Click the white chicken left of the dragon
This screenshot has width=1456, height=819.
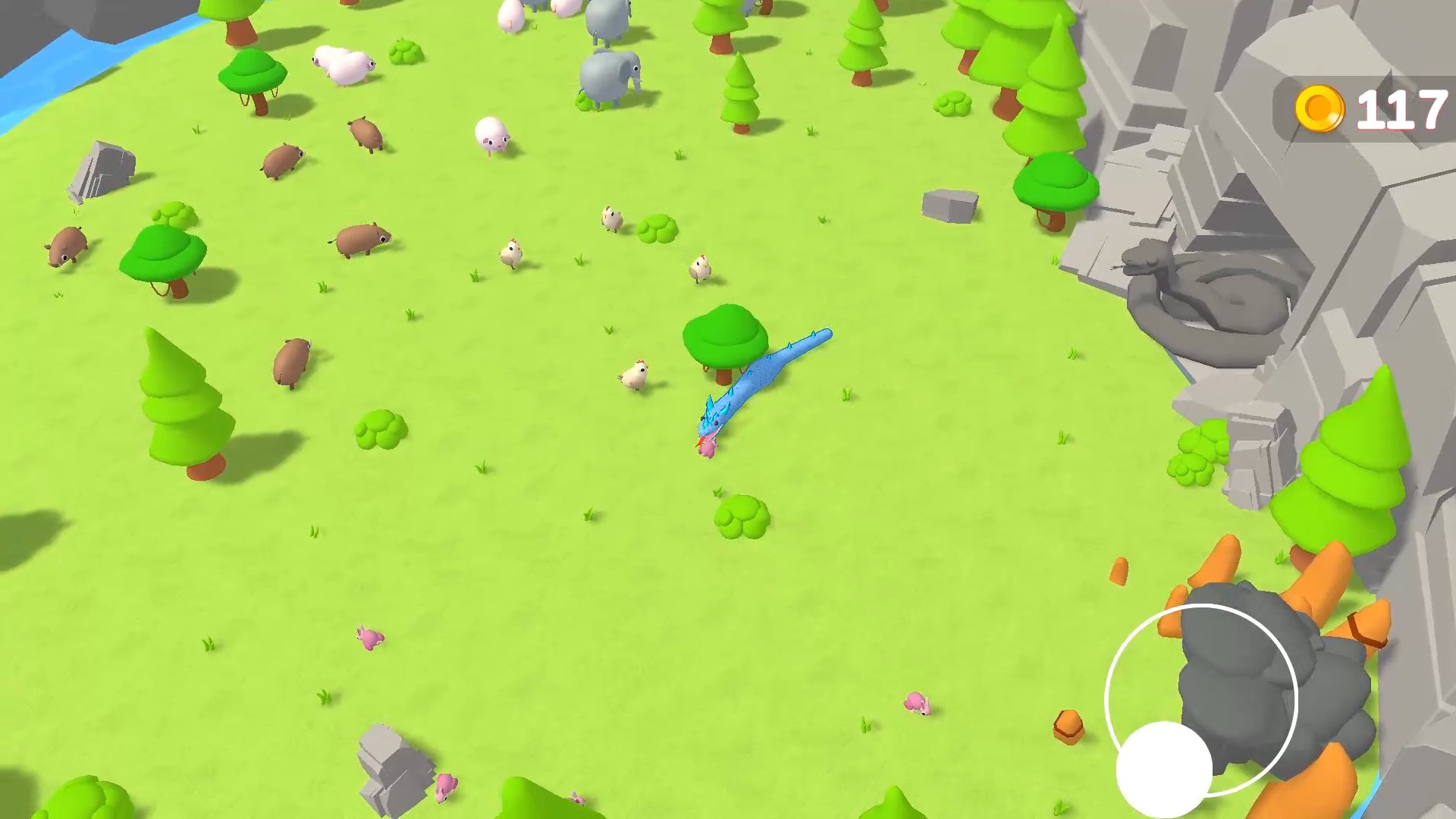tap(637, 375)
